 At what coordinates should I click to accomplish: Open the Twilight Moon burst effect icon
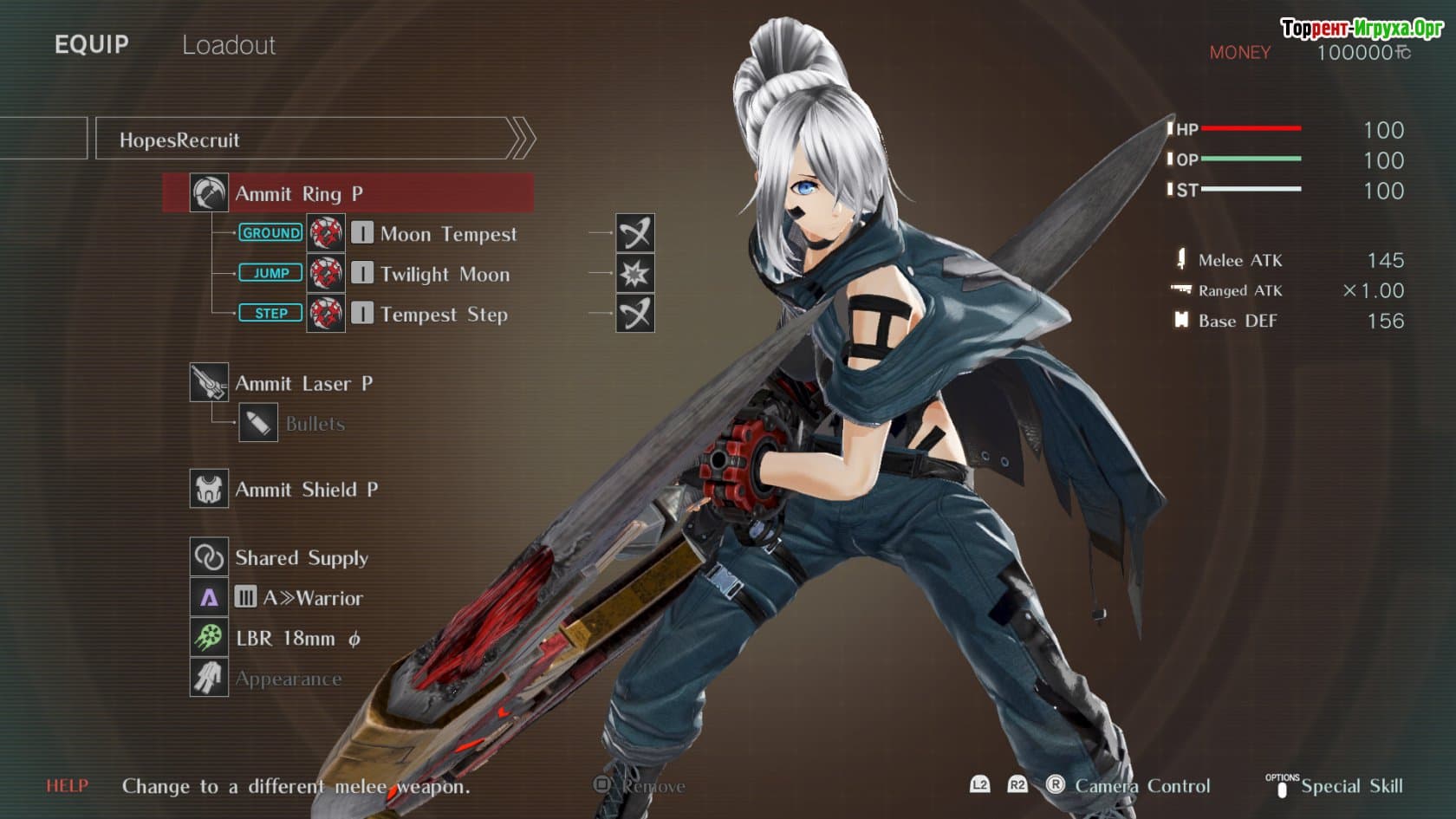(x=635, y=274)
